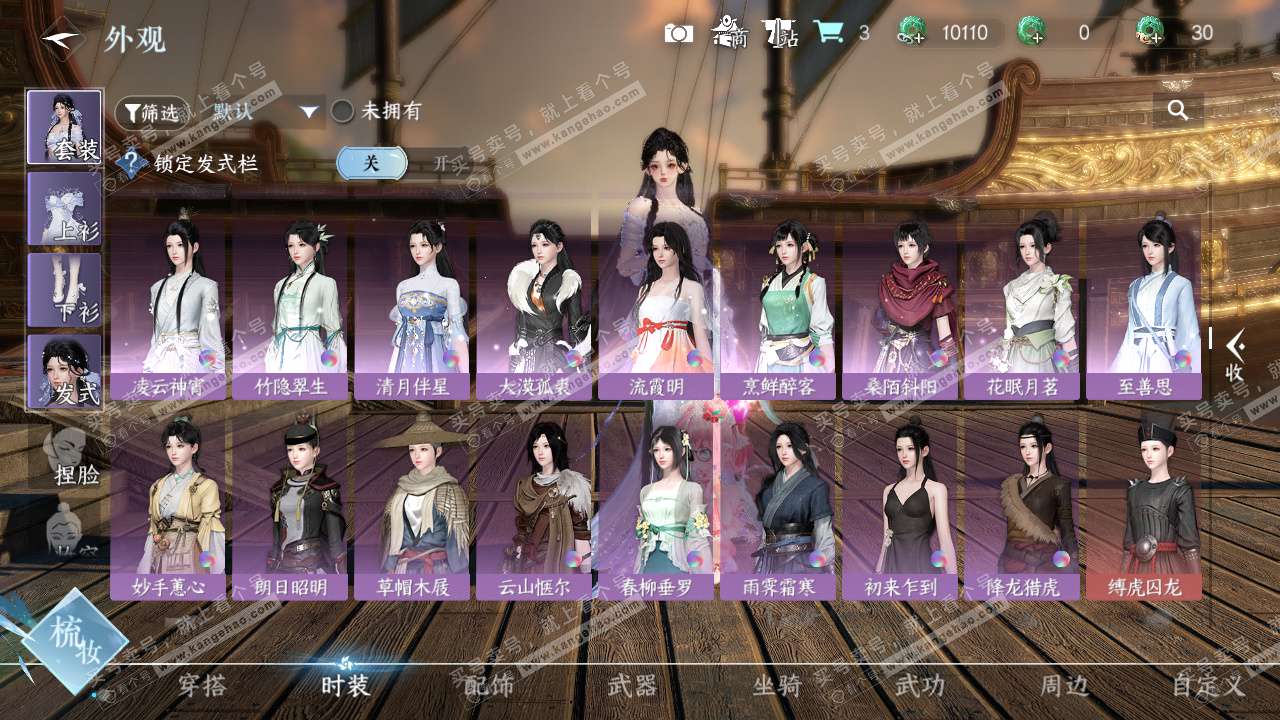Image resolution: width=1280 pixels, height=720 pixels.
Task: Open the search magnifier button
Action: tap(1178, 110)
